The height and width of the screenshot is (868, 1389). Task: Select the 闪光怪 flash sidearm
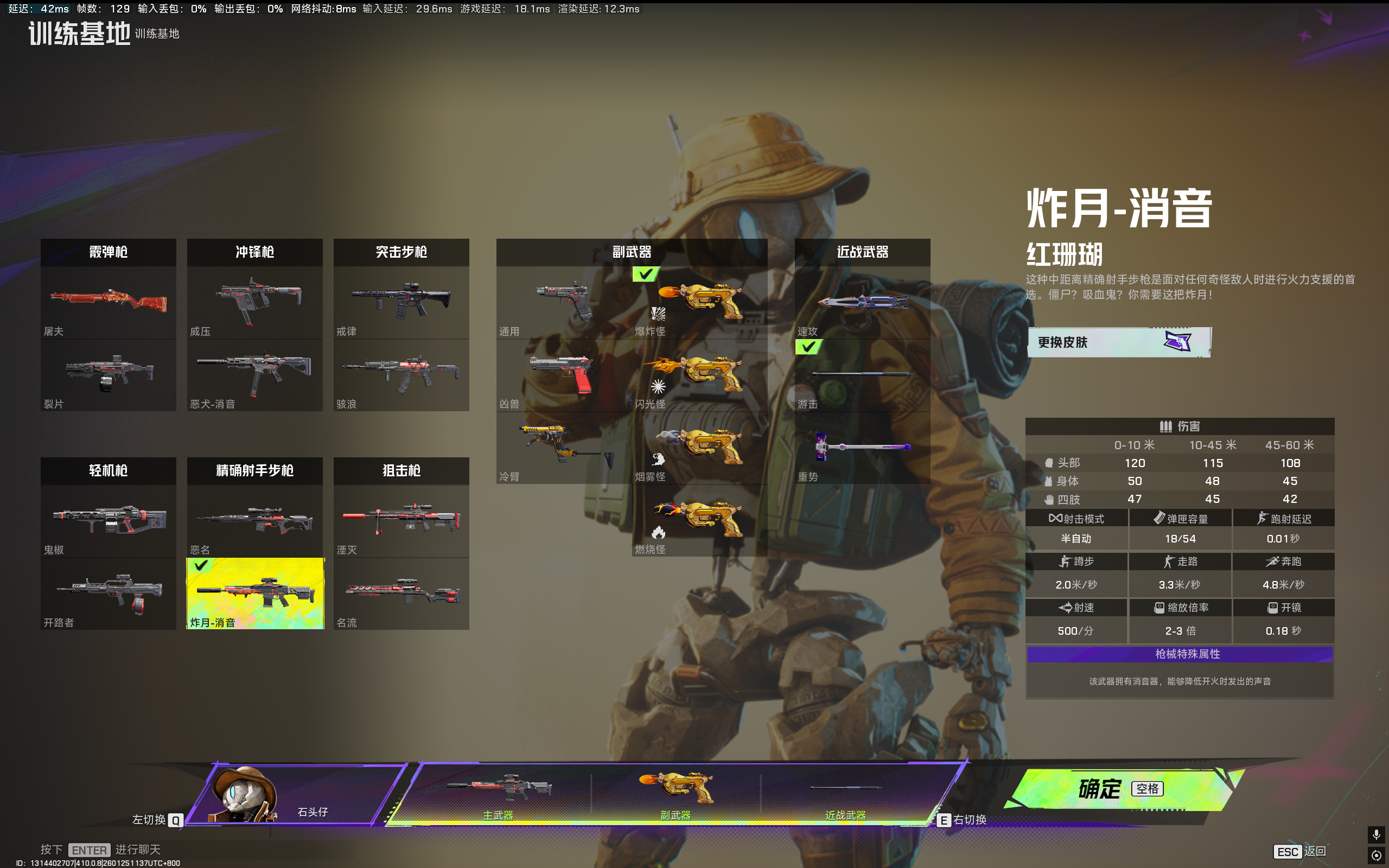pos(699,375)
